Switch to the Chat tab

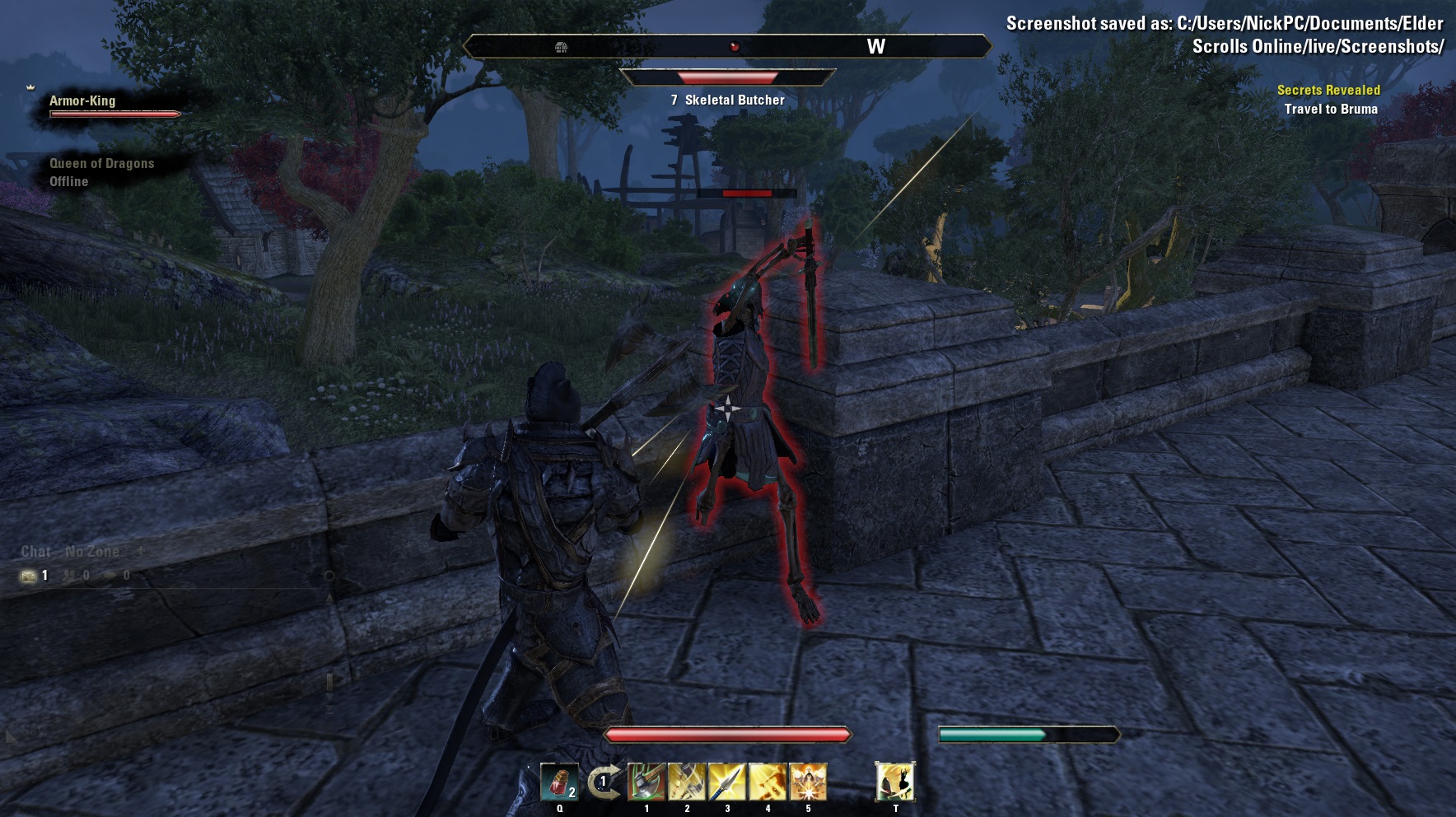[x=35, y=552]
